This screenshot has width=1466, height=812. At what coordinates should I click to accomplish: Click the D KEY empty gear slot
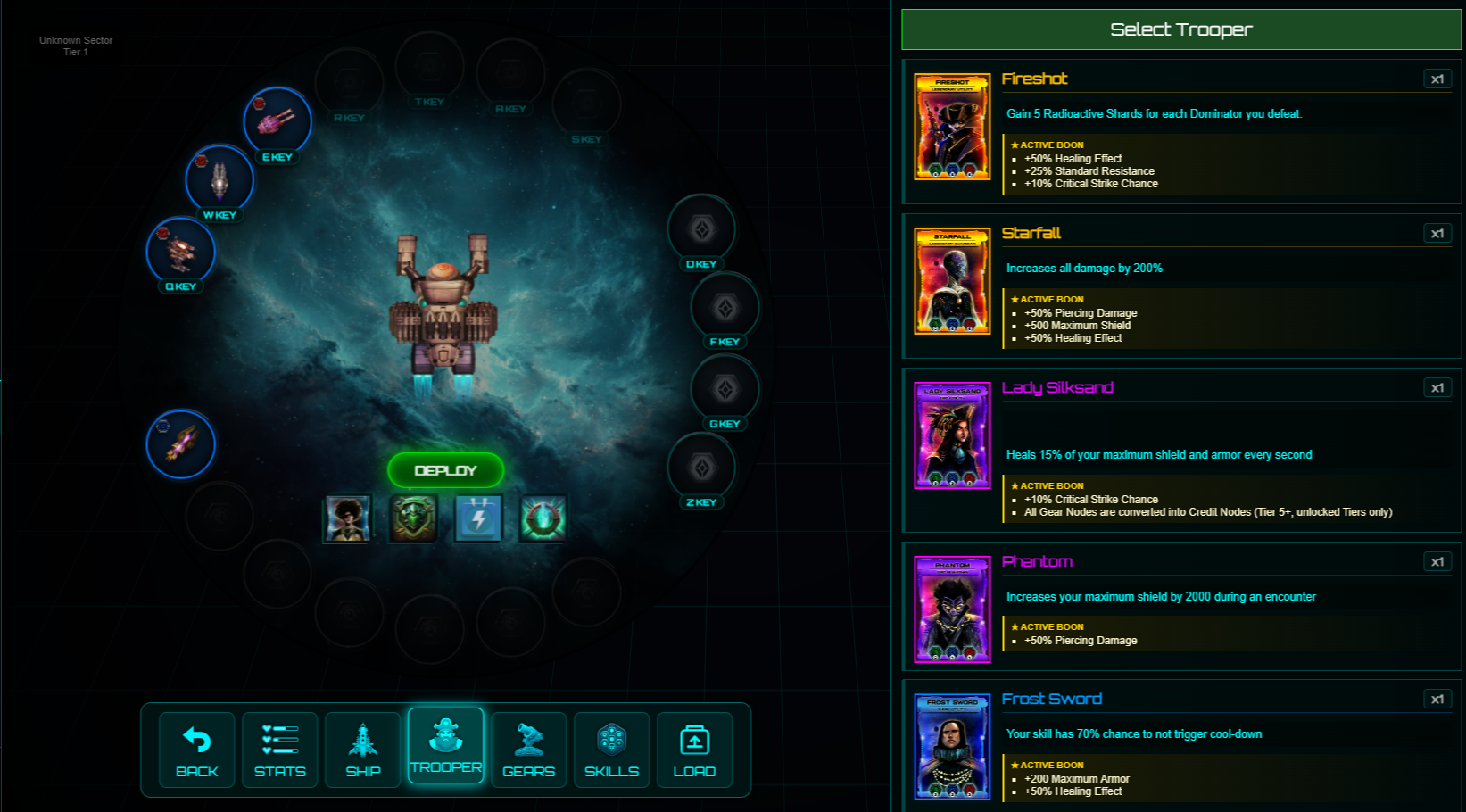pyautogui.click(x=702, y=229)
